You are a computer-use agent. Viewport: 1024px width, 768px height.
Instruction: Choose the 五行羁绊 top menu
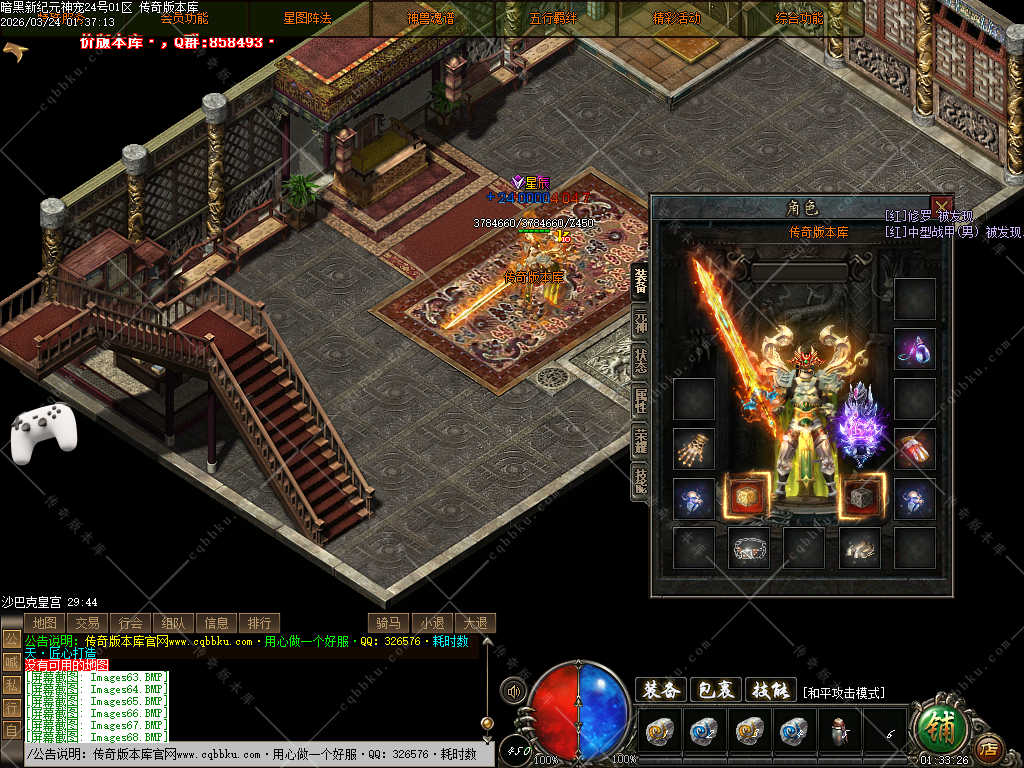coord(554,18)
